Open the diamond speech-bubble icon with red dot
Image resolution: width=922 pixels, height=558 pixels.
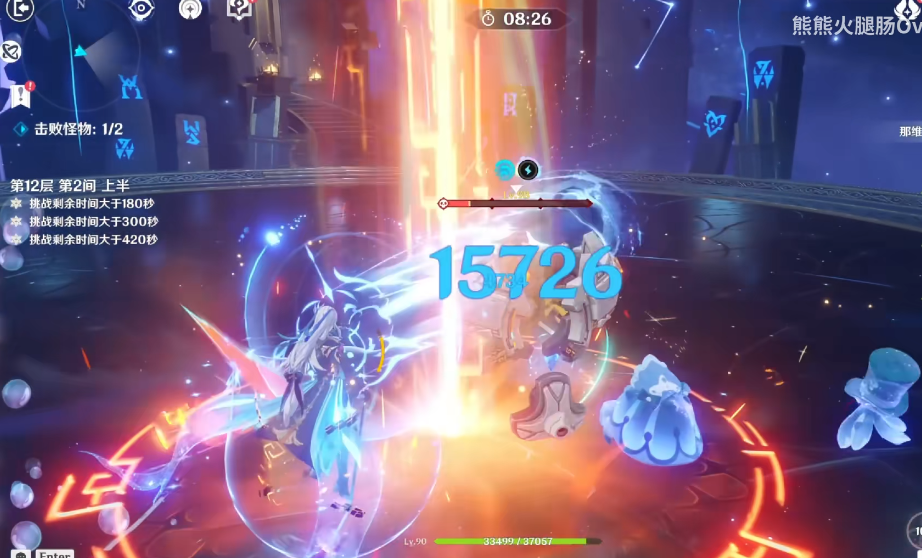pos(239,9)
